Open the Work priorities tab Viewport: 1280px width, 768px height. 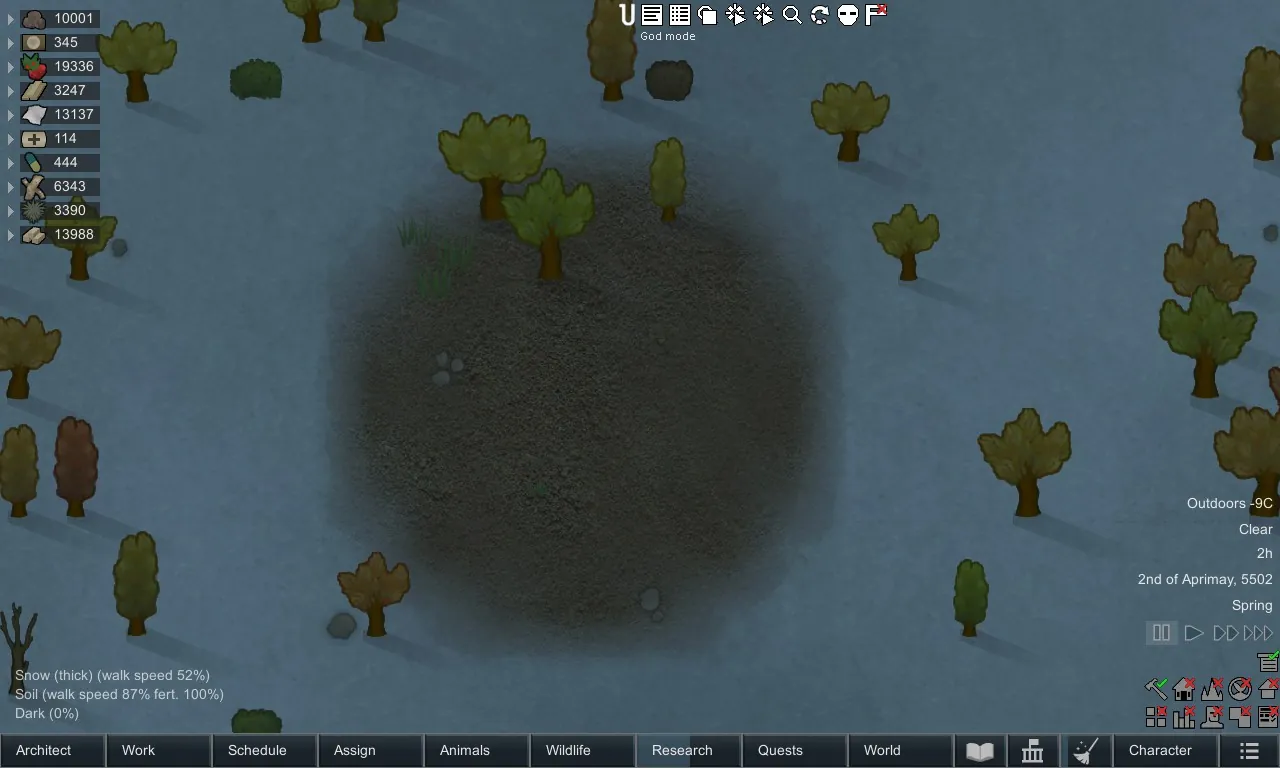(x=158, y=750)
